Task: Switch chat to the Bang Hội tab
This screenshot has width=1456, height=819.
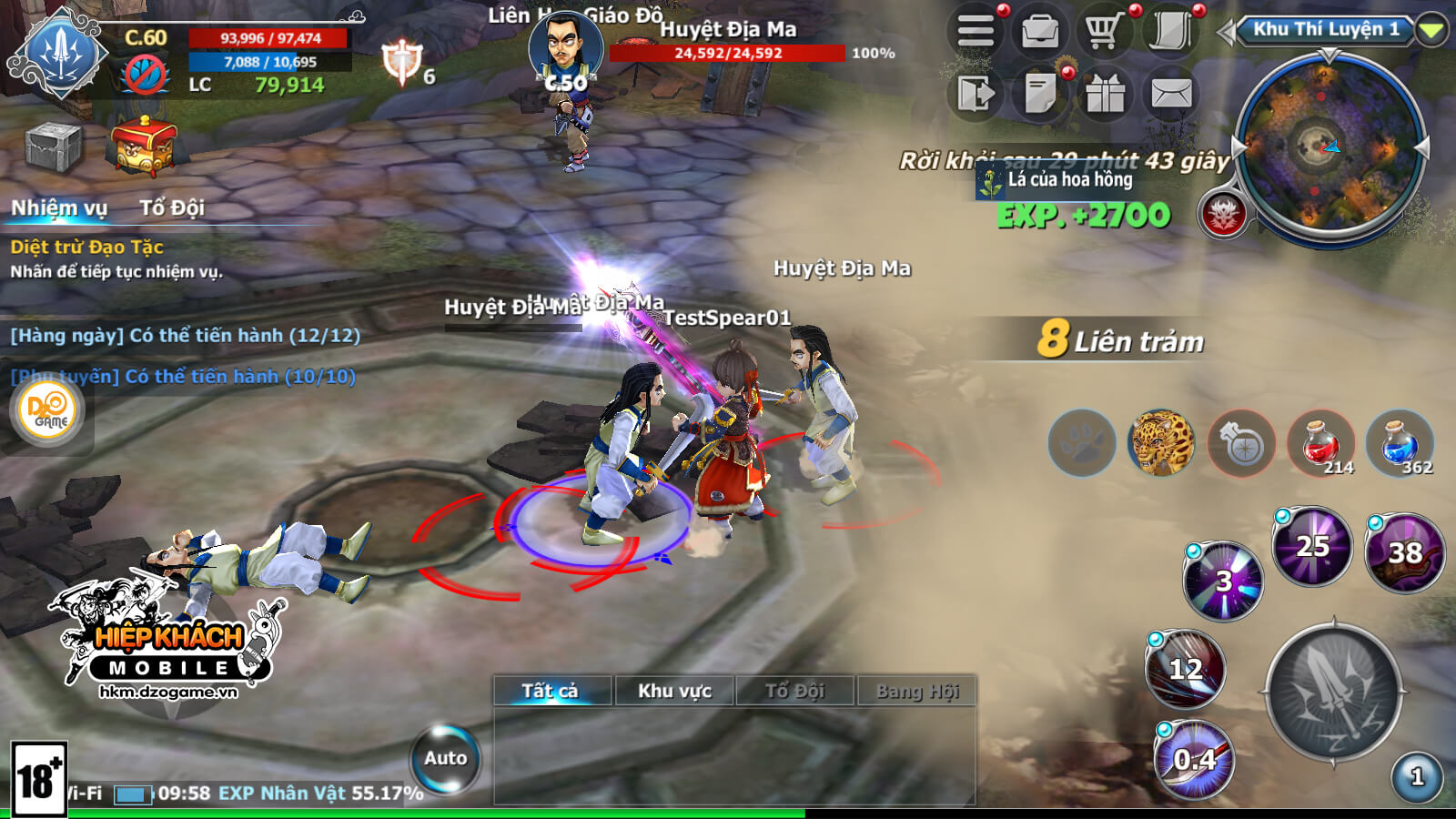Action: [x=917, y=691]
